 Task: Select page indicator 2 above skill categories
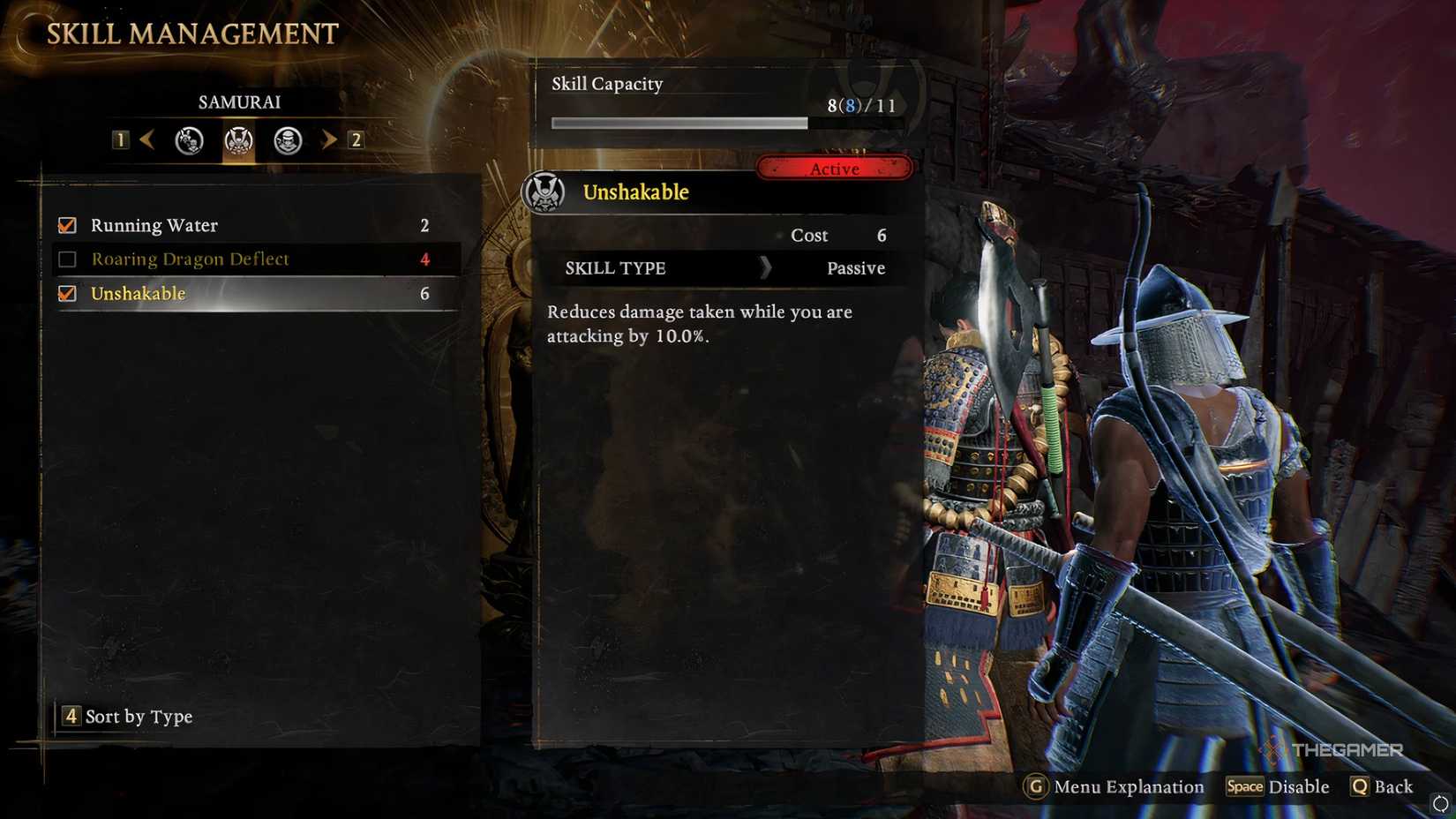coord(355,139)
